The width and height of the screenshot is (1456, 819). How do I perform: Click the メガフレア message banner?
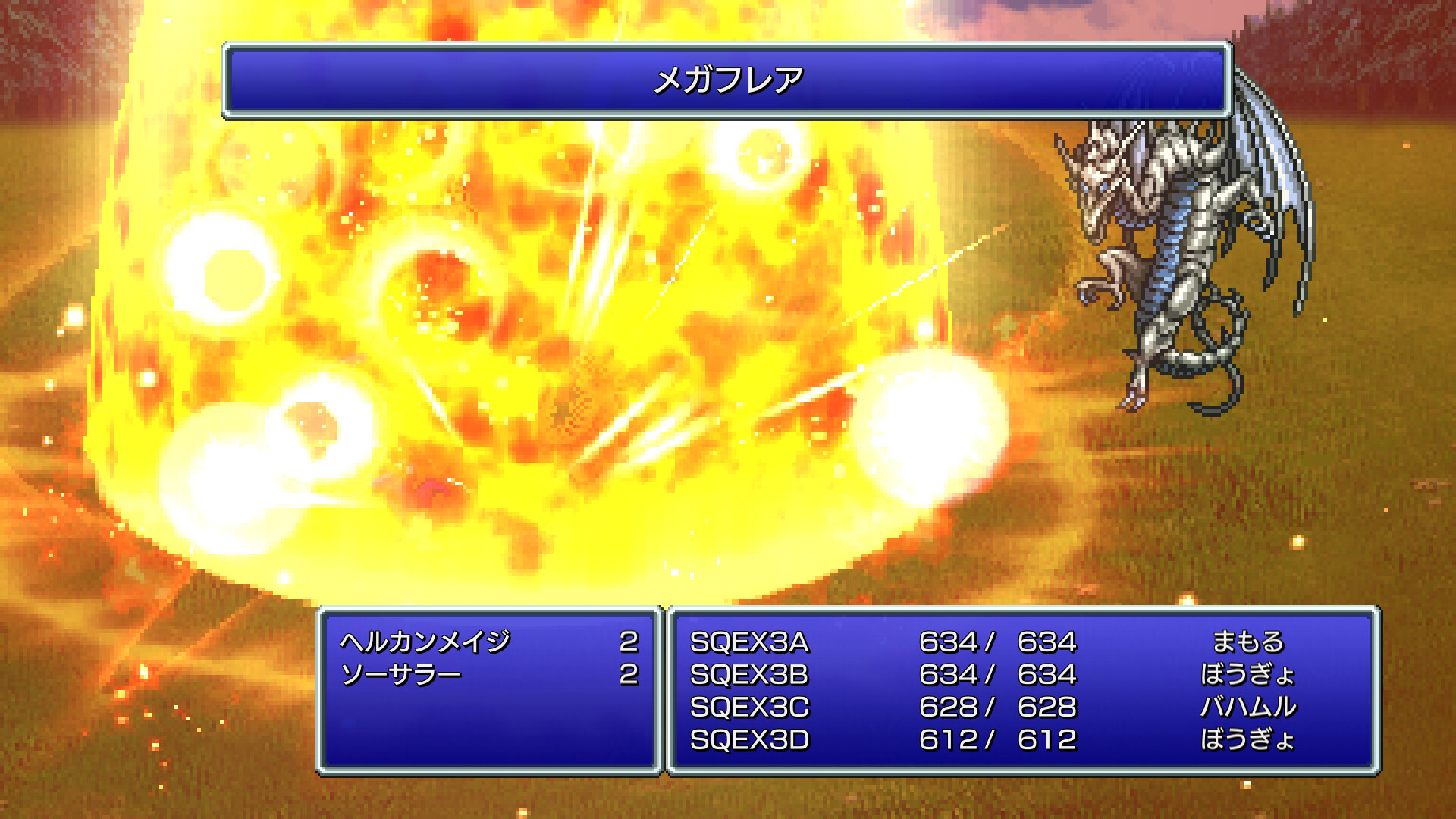728,80
